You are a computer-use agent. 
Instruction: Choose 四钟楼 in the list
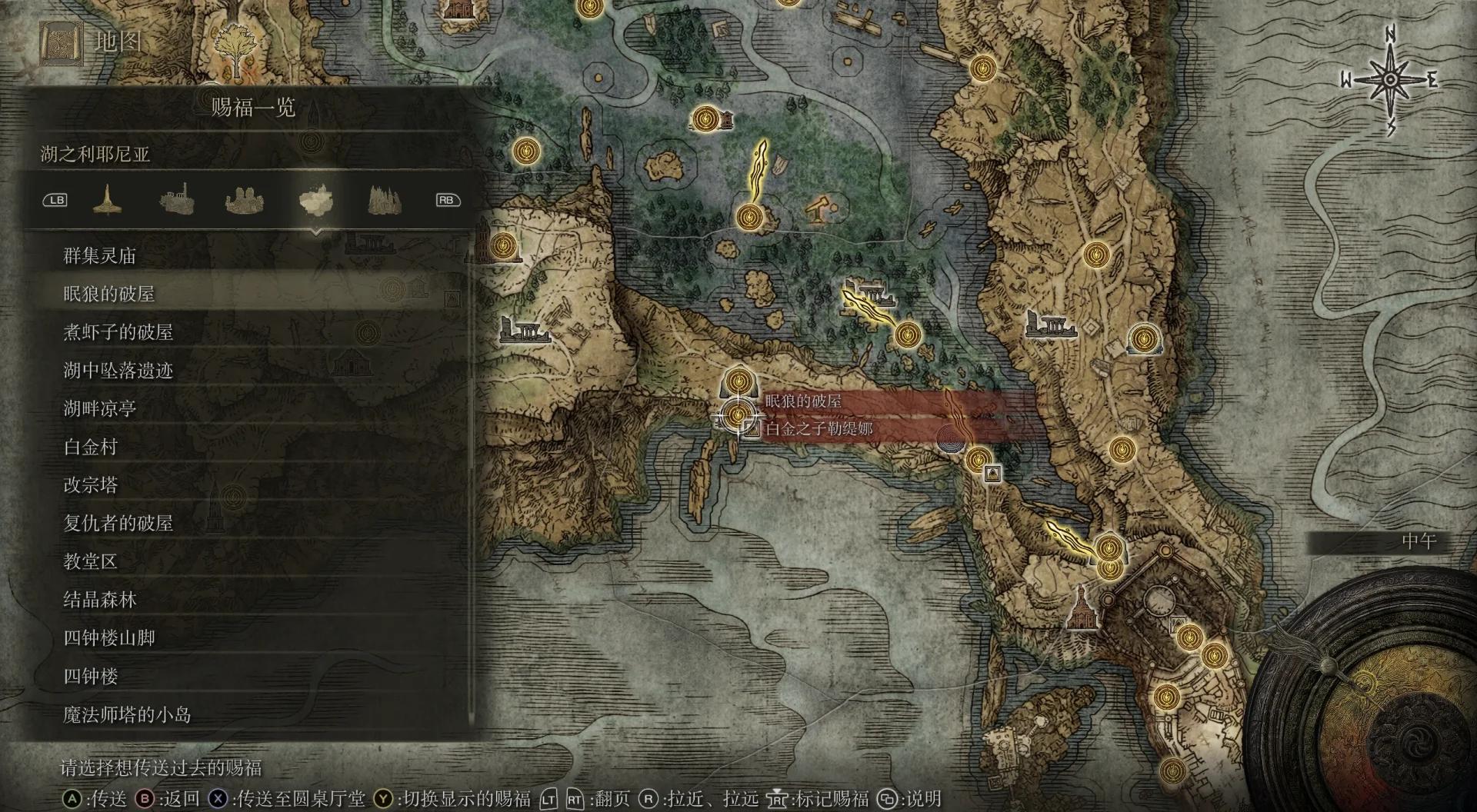pyautogui.click(x=90, y=677)
